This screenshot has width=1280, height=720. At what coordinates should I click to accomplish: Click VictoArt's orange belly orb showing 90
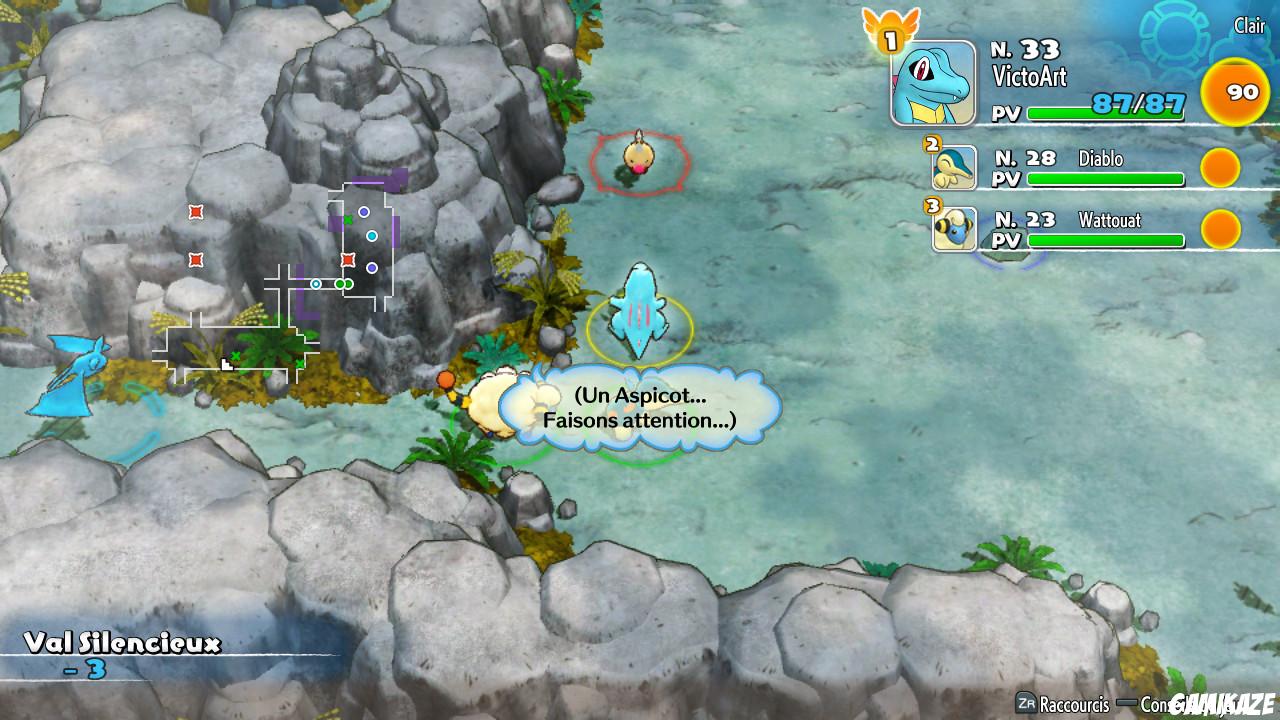1236,90
